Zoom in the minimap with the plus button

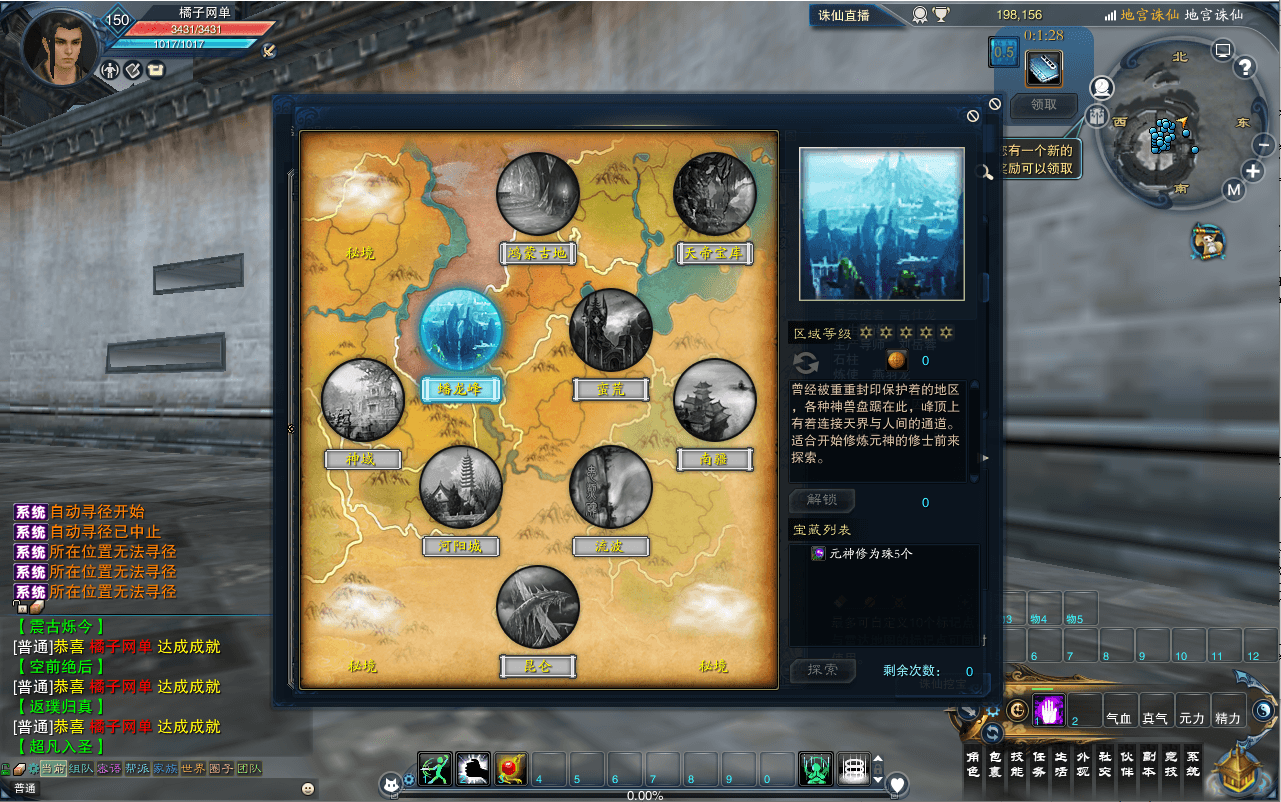tap(1253, 171)
